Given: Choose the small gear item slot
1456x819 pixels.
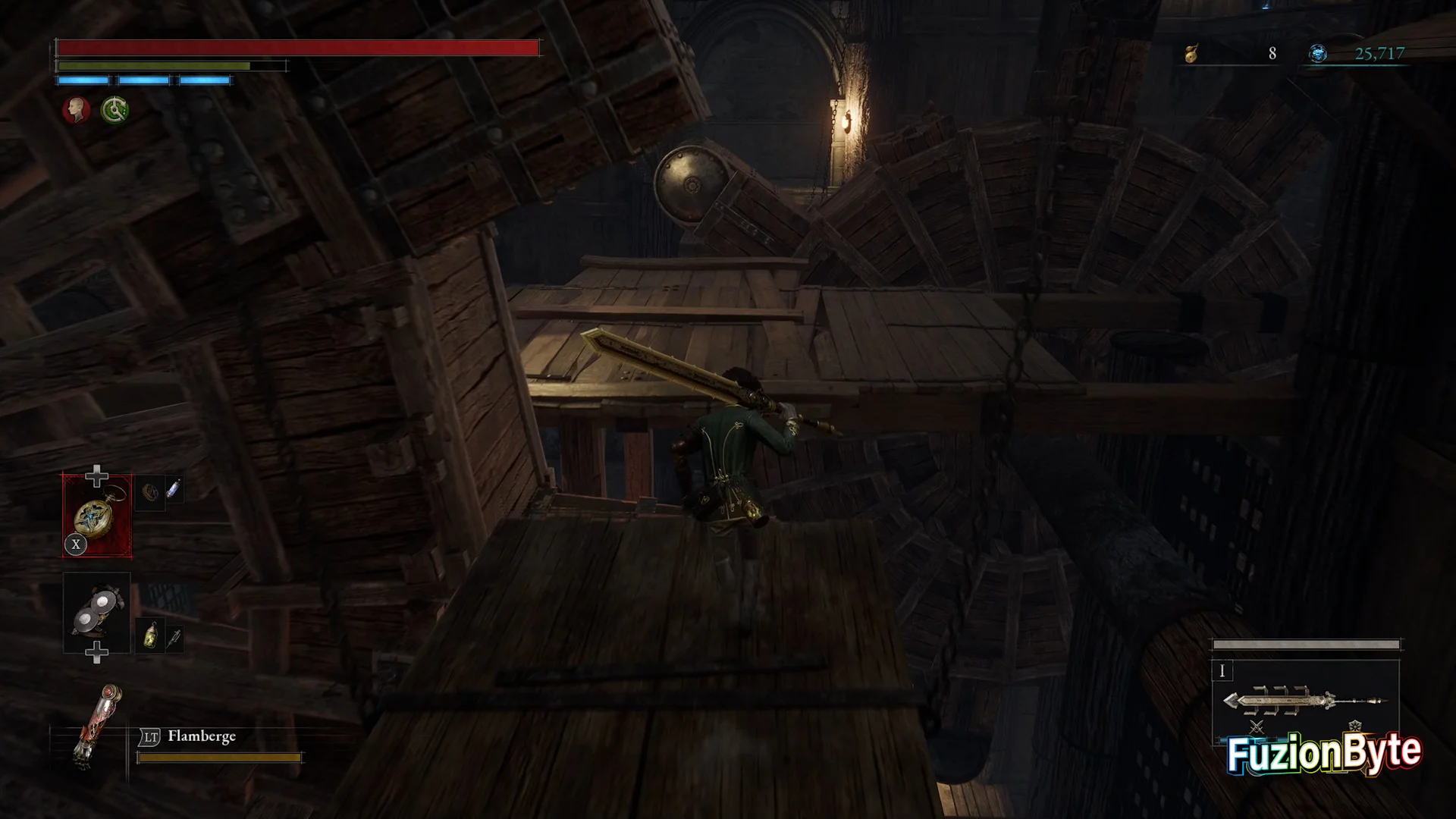Looking at the screenshot, I should point(150,491).
